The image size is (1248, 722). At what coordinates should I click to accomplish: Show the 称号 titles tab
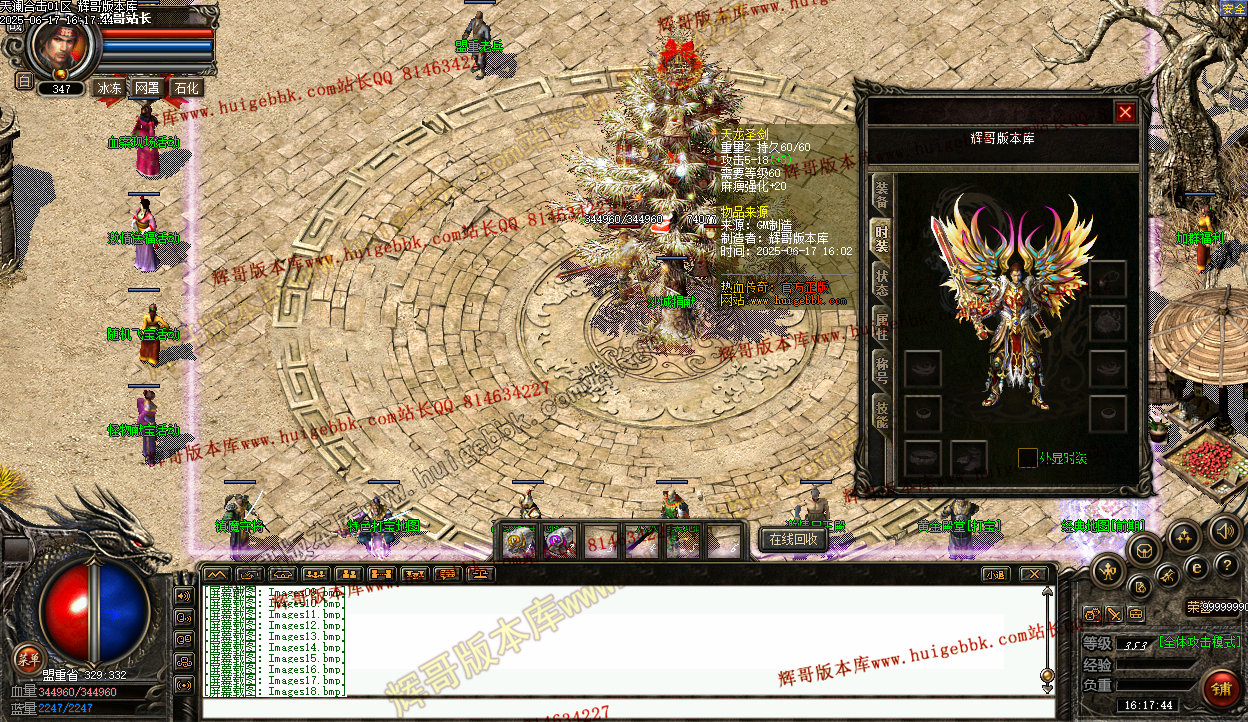pyautogui.click(x=881, y=366)
